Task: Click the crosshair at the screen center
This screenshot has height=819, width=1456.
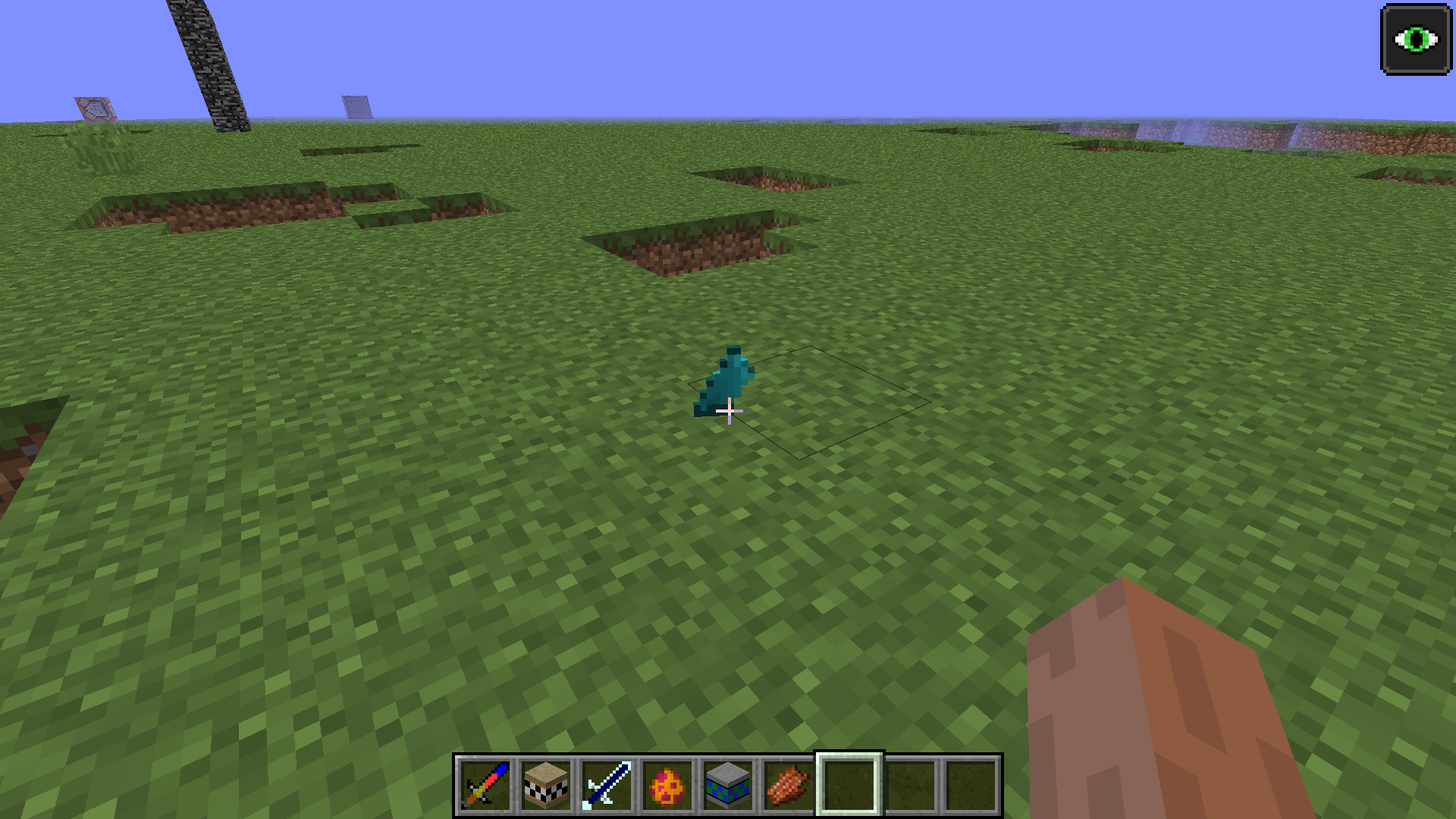Action: [x=728, y=411]
